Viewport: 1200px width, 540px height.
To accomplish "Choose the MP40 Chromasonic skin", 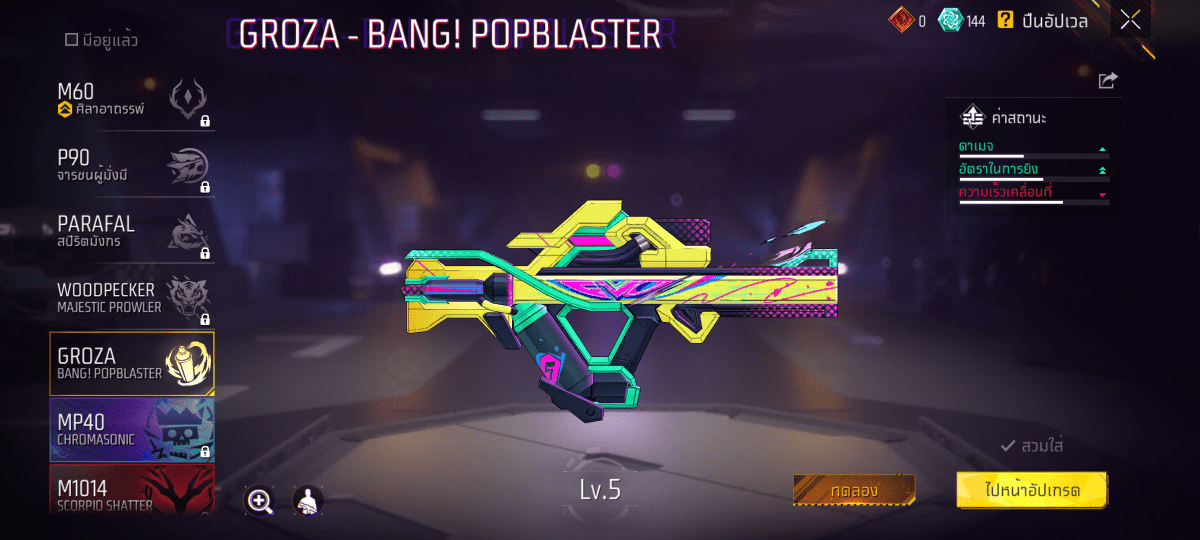I will click(132, 429).
